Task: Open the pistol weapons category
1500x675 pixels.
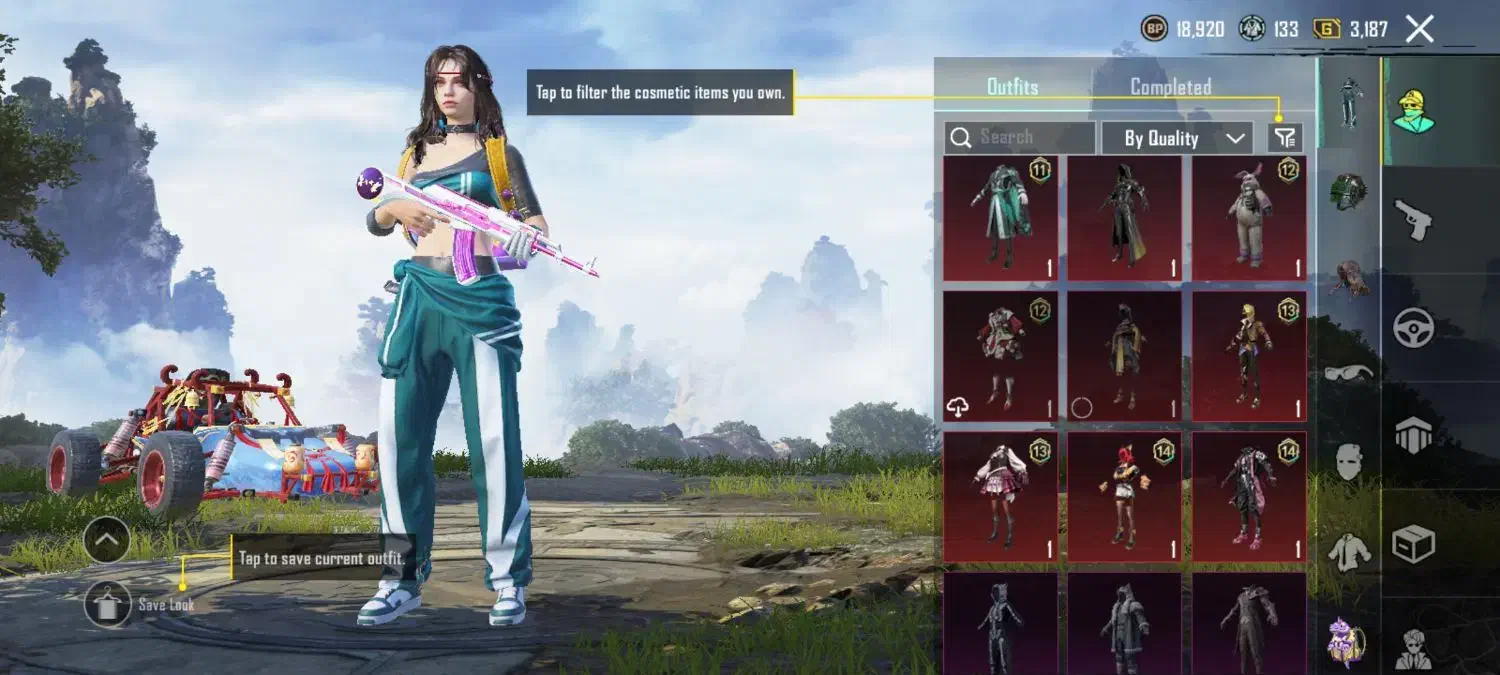Action: click(1414, 218)
